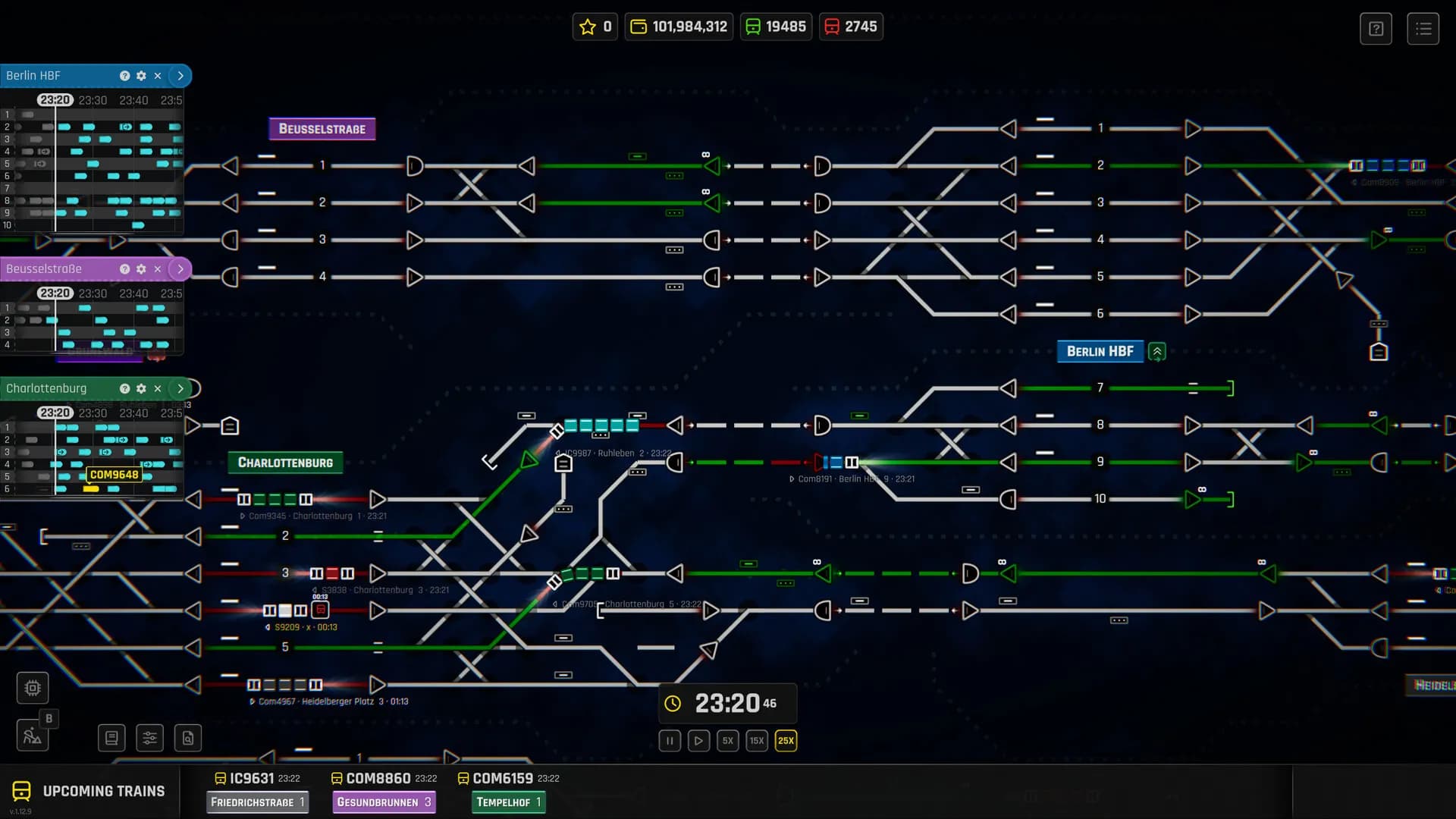Image resolution: width=1456 pixels, height=819 pixels.
Task: Activate build mode with the construction icon
Action: pyautogui.click(x=32, y=735)
